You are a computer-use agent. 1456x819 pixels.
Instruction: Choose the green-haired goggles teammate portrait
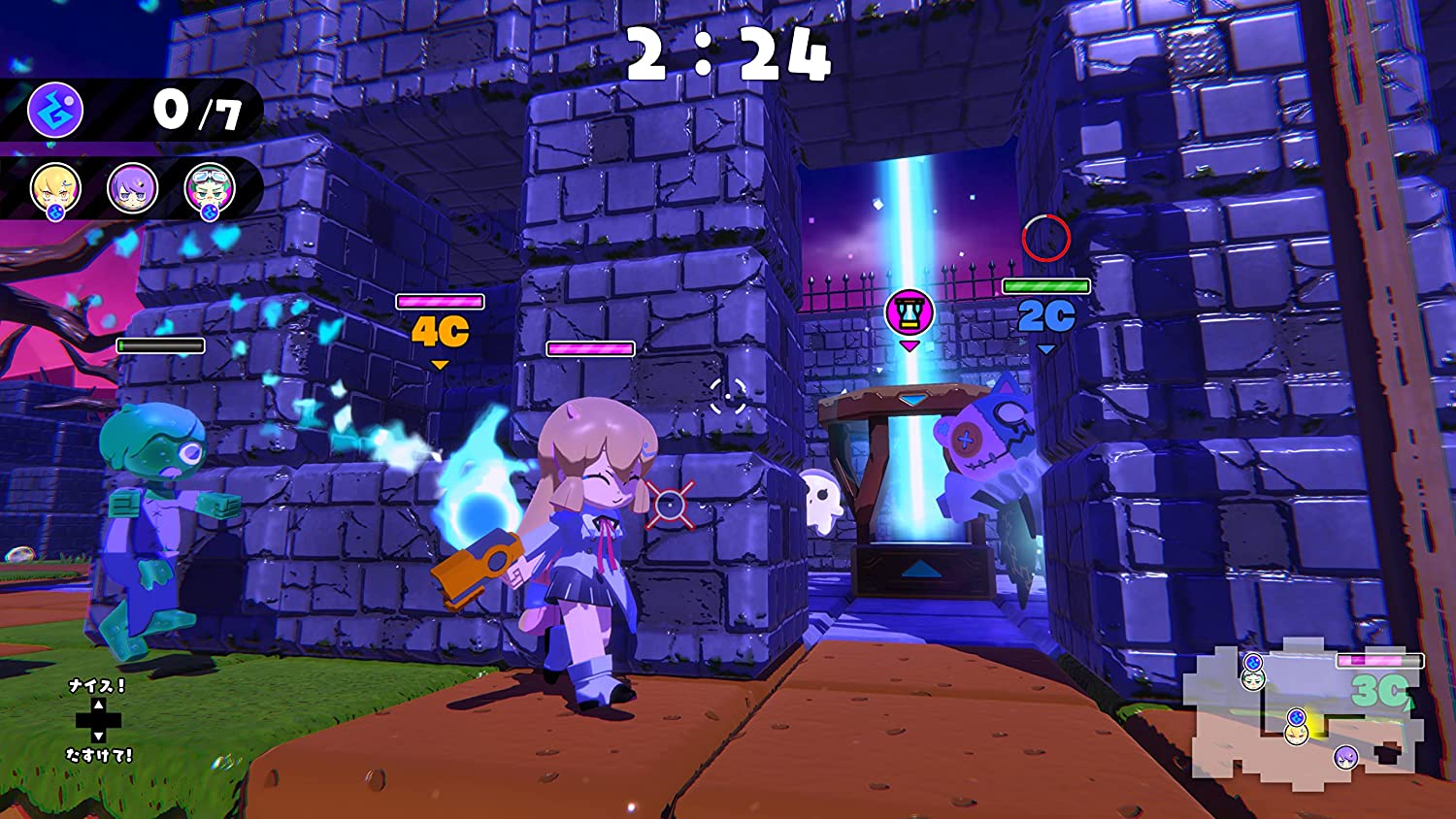point(209,187)
